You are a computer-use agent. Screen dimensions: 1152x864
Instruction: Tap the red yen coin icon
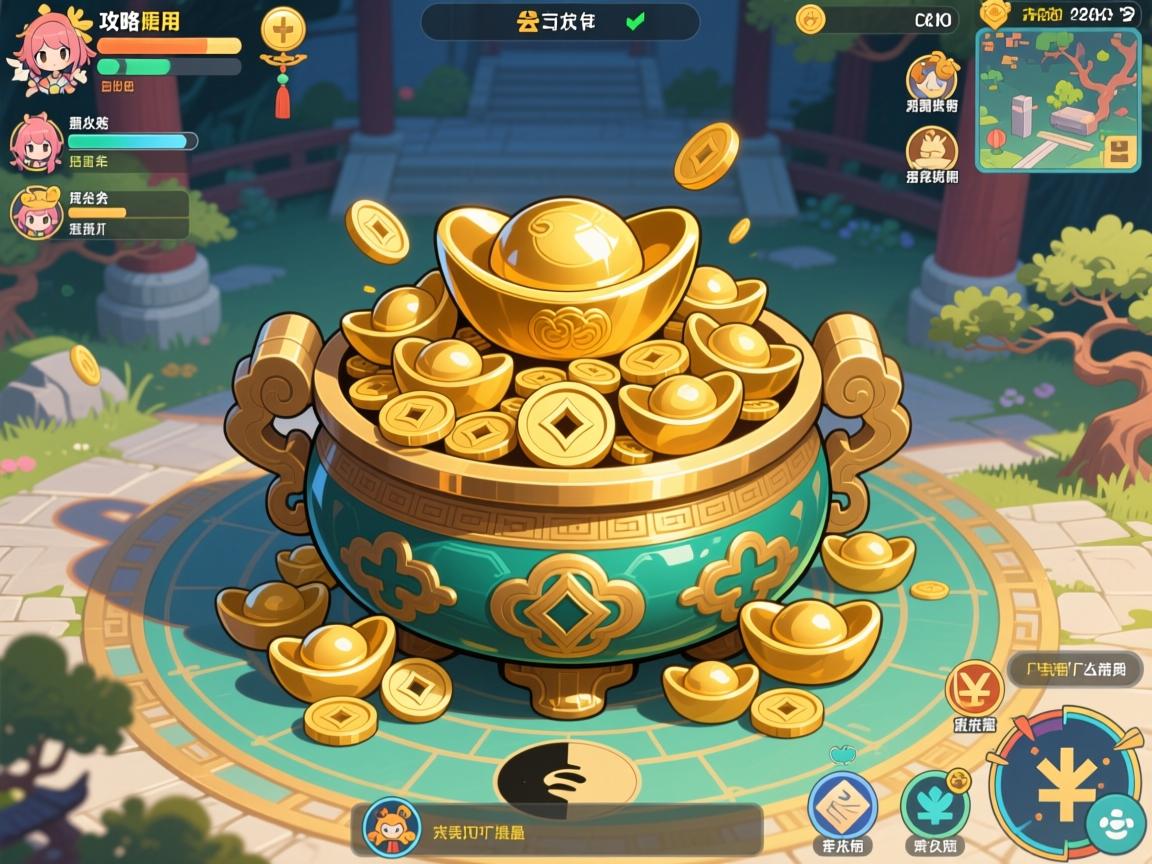coord(974,688)
